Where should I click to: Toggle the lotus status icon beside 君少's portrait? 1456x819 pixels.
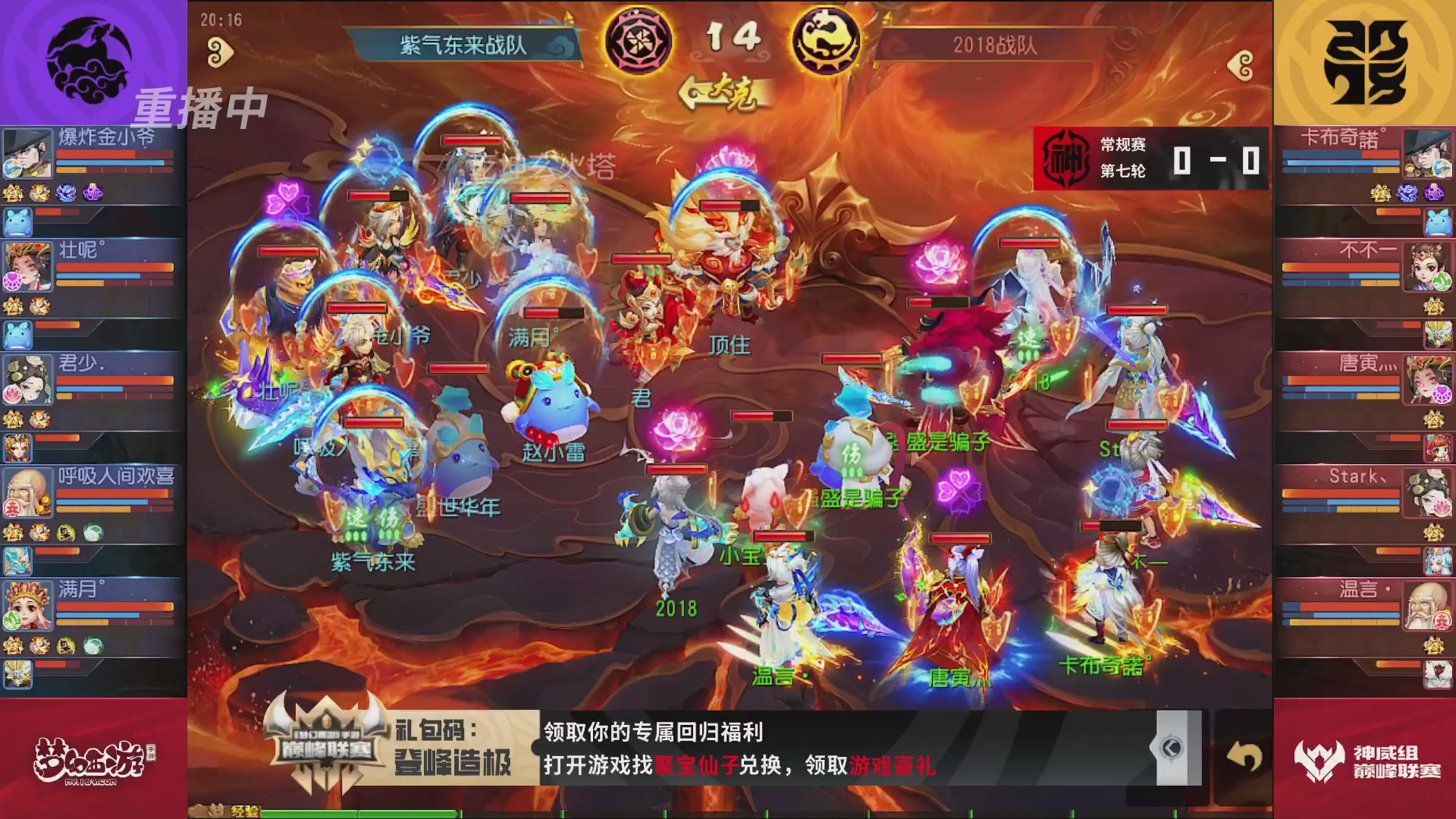coord(12,394)
